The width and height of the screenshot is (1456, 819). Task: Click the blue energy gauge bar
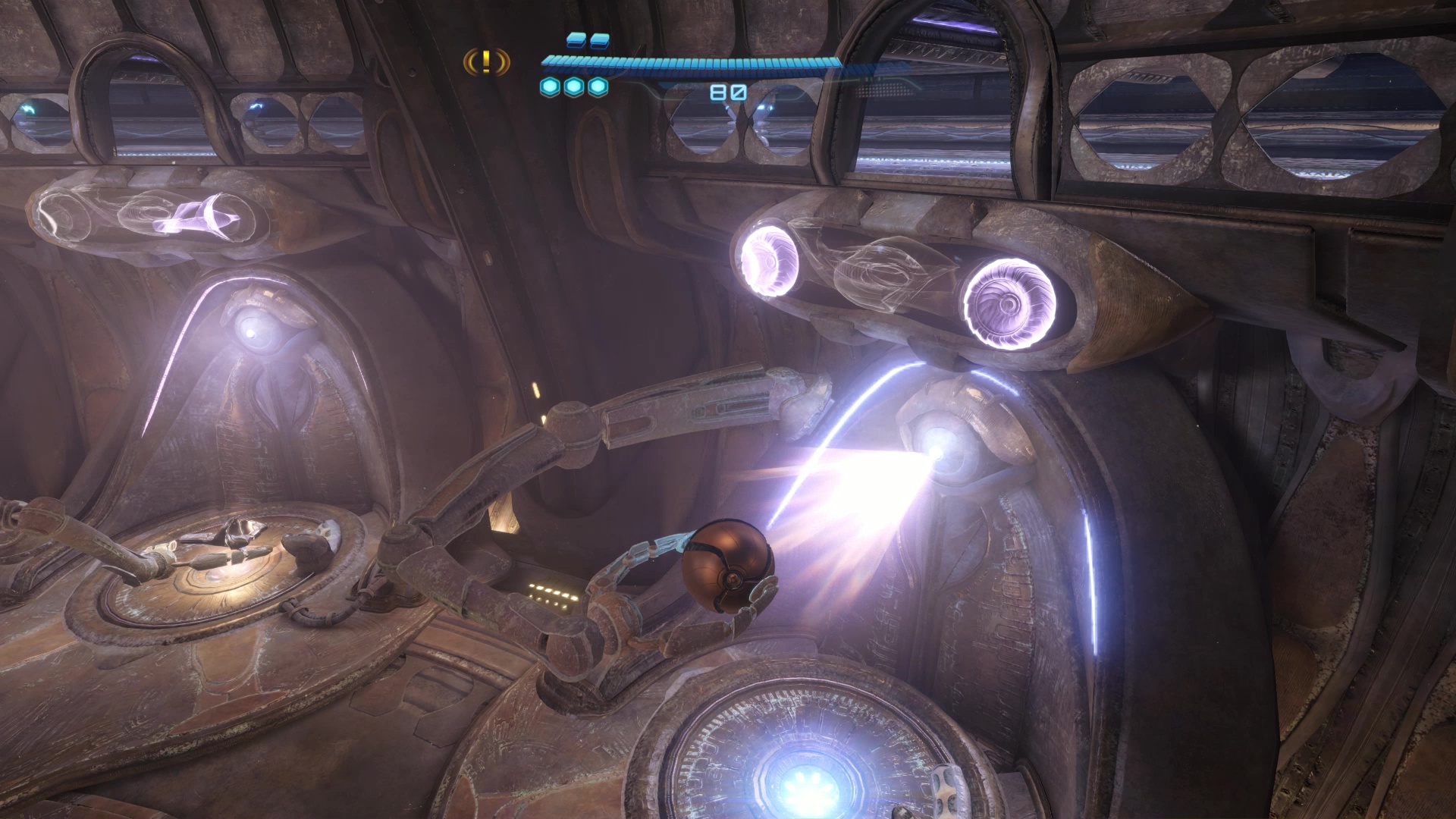click(x=694, y=62)
